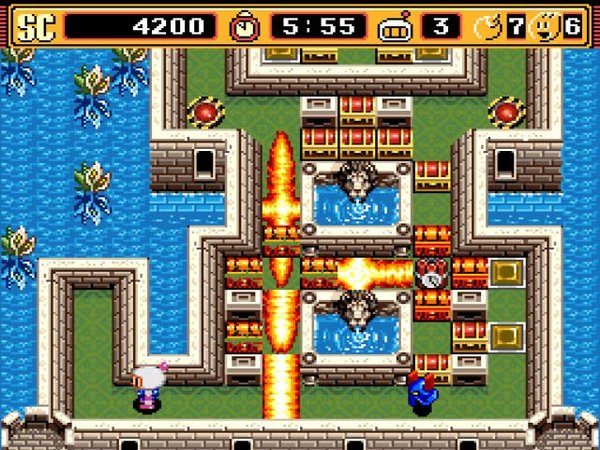Click the fire range face icon

click(545, 25)
